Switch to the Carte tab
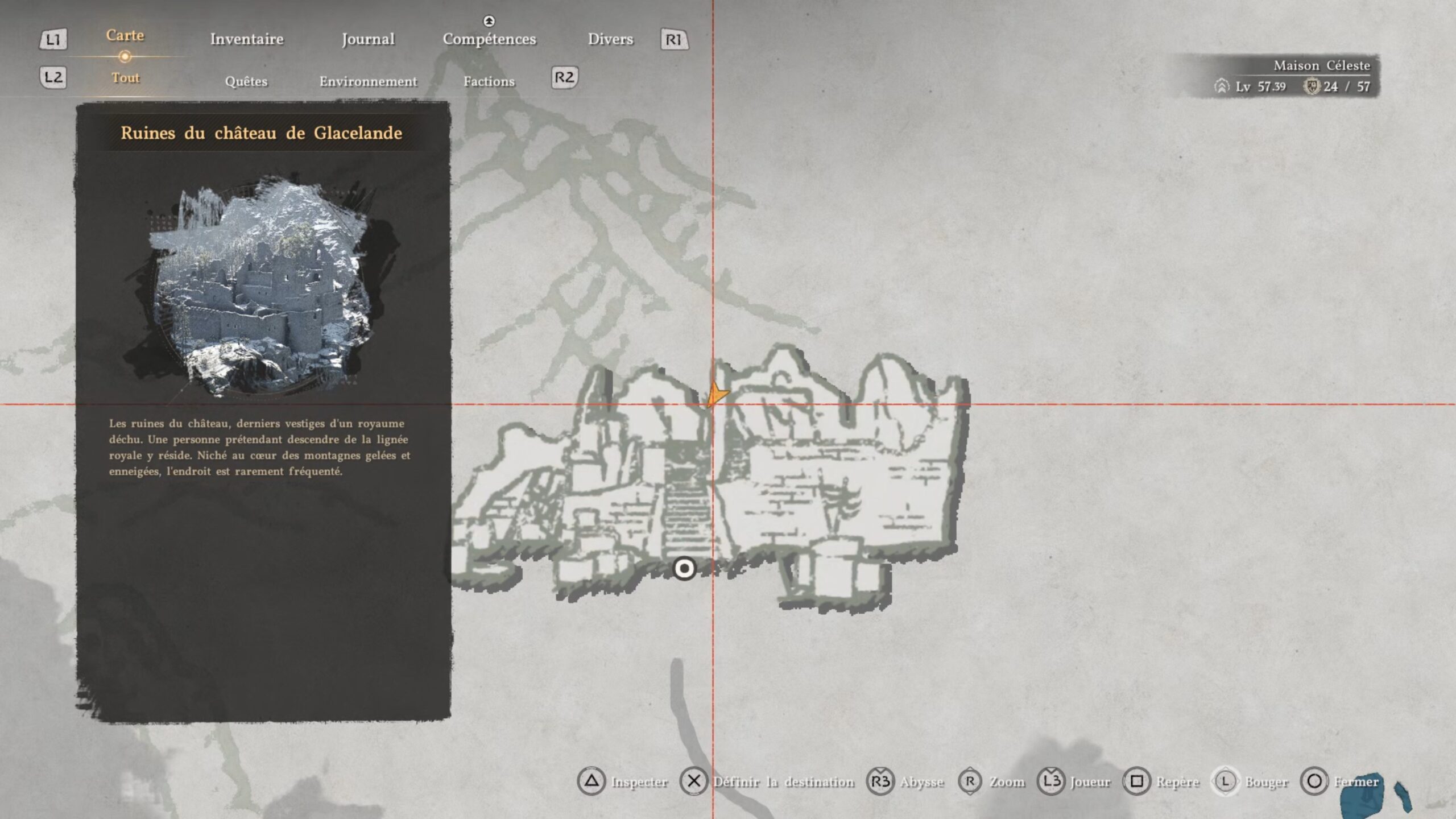Viewport: 1456px width, 819px height. [x=125, y=36]
